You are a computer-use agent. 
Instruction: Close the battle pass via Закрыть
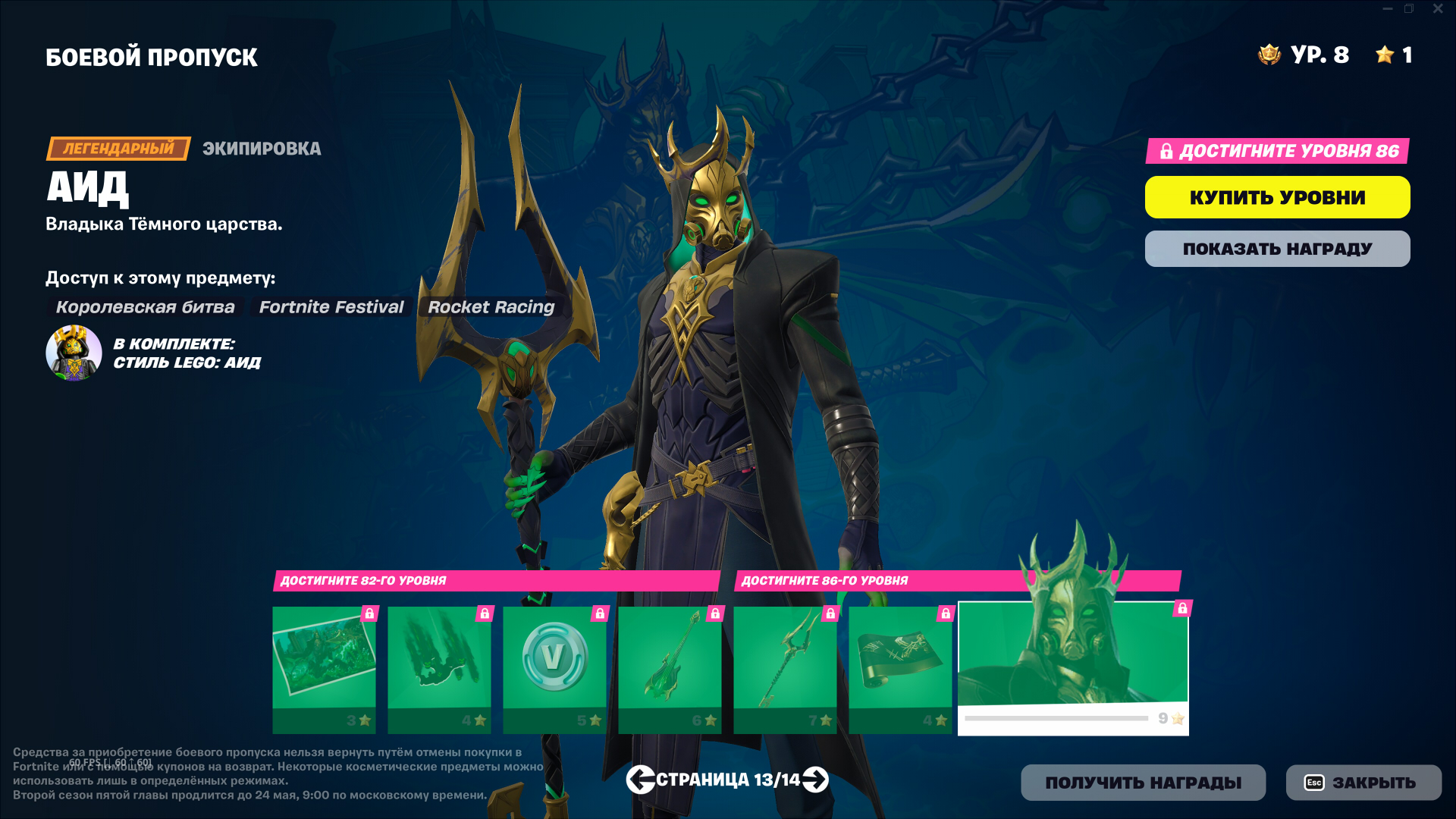1363,783
